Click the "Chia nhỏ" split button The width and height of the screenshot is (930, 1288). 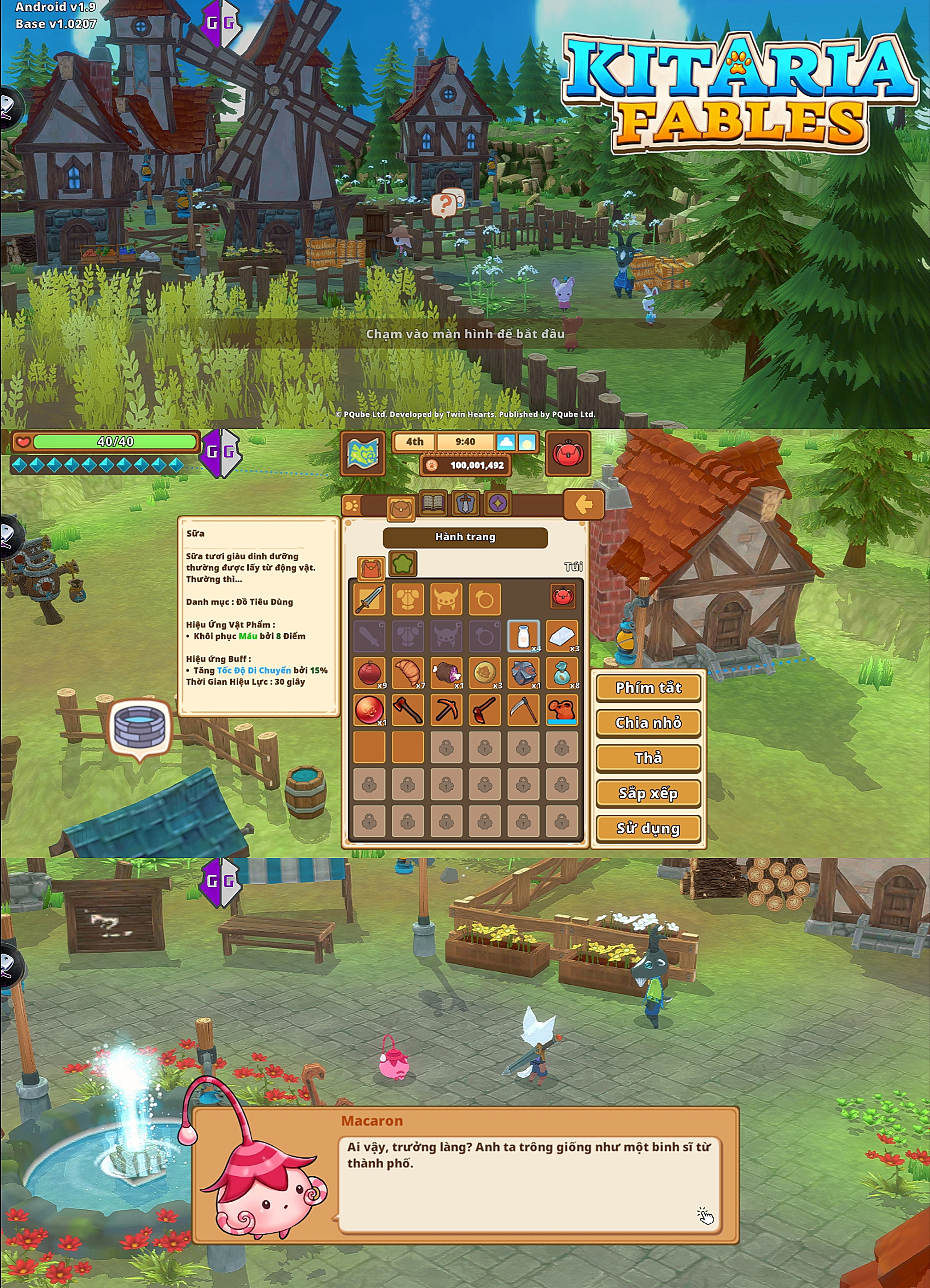pos(648,722)
